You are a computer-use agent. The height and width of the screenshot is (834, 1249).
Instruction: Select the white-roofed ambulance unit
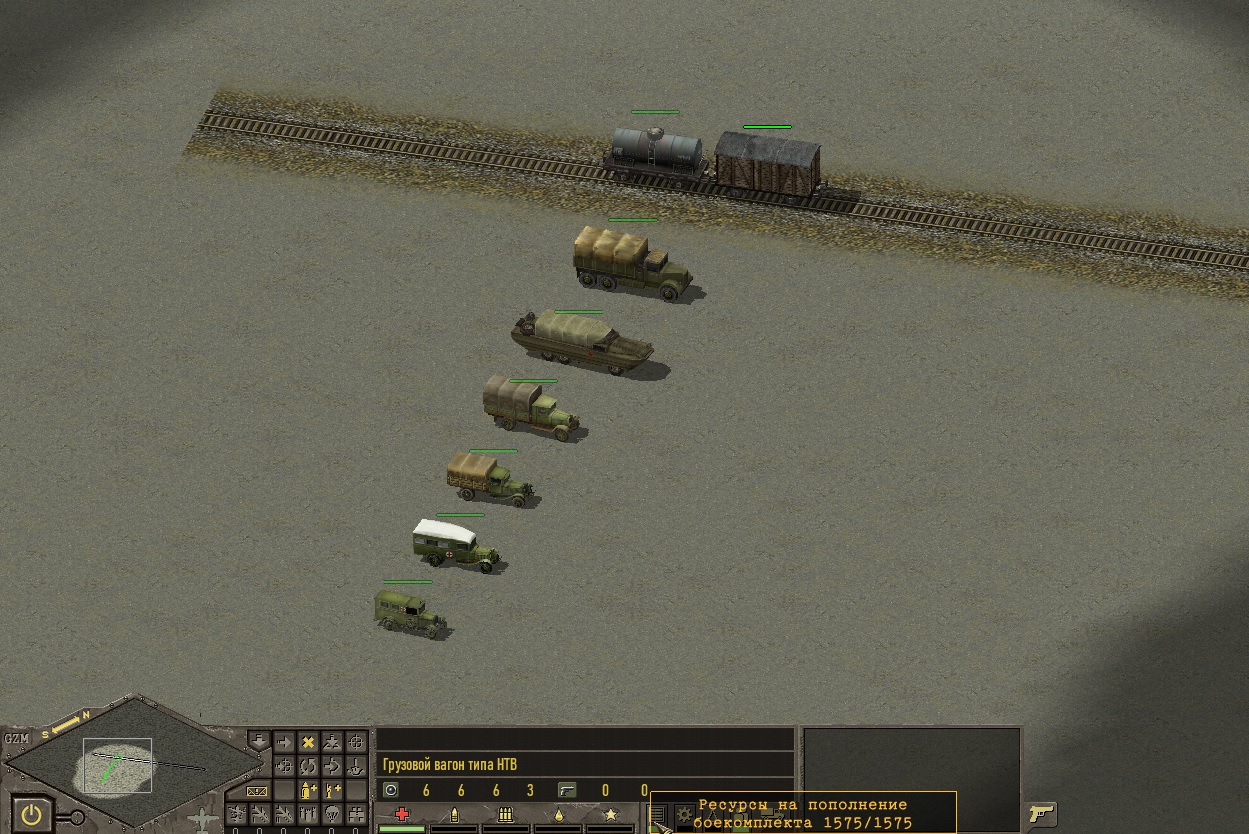(x=455, y=545)
